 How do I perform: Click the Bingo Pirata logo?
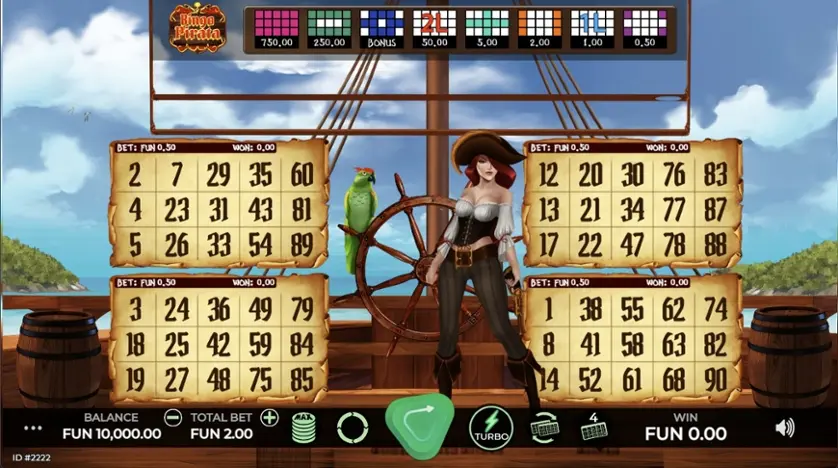(x=197, y=28)
